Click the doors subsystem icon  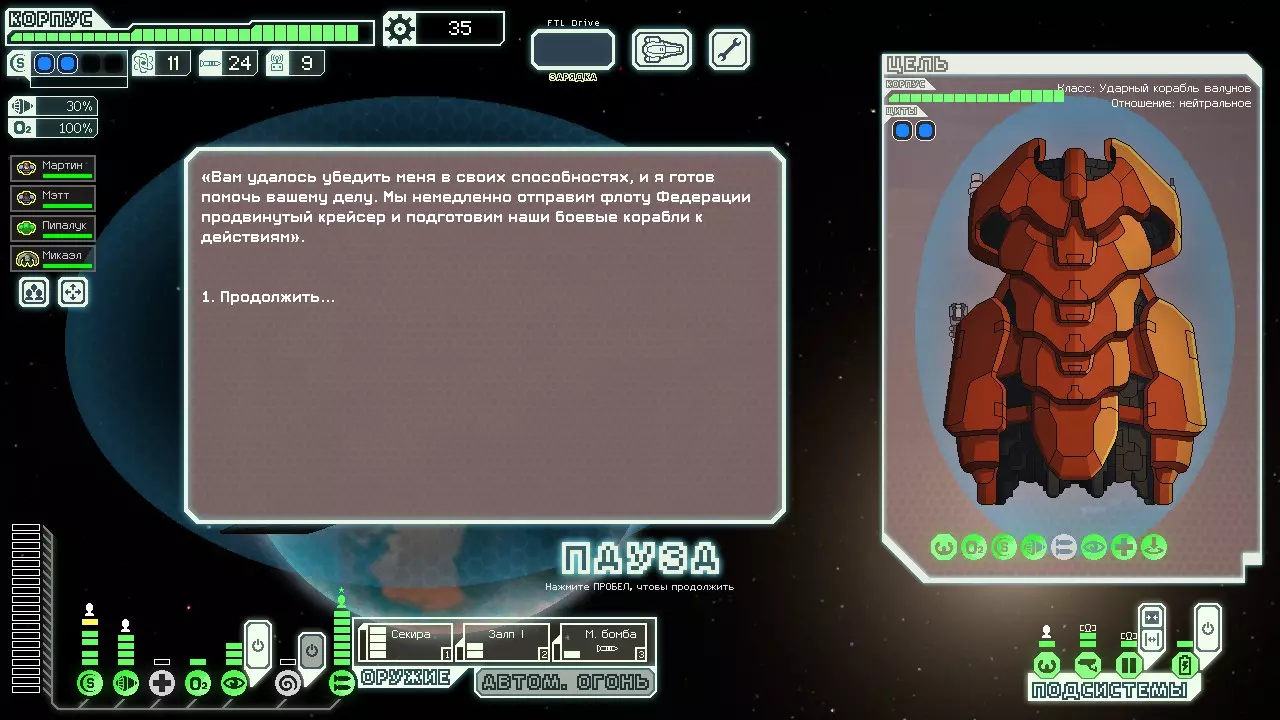pos(1129,665)
